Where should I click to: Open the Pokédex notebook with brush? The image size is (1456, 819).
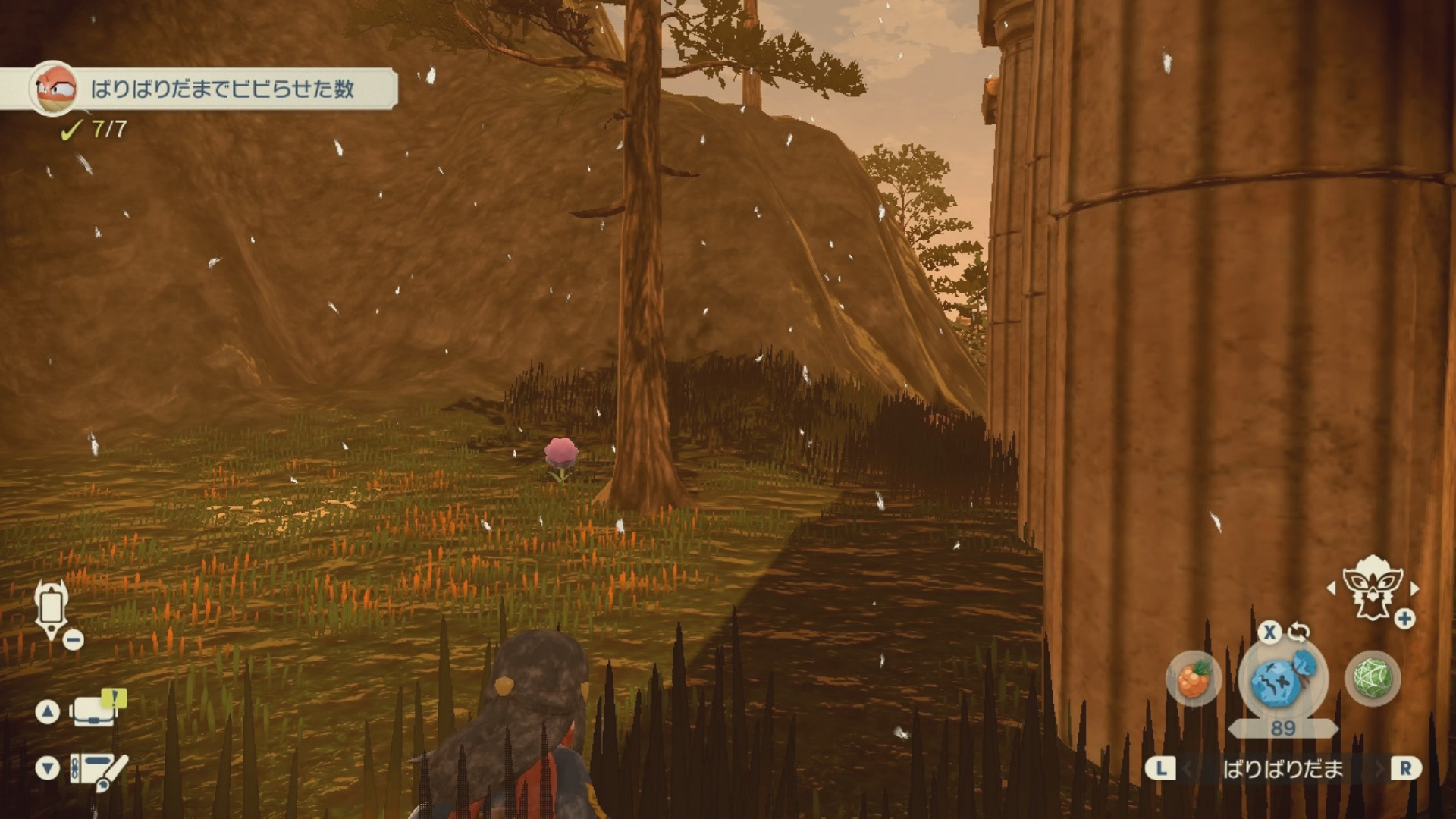pyautogui.click(x=99, y=770)
